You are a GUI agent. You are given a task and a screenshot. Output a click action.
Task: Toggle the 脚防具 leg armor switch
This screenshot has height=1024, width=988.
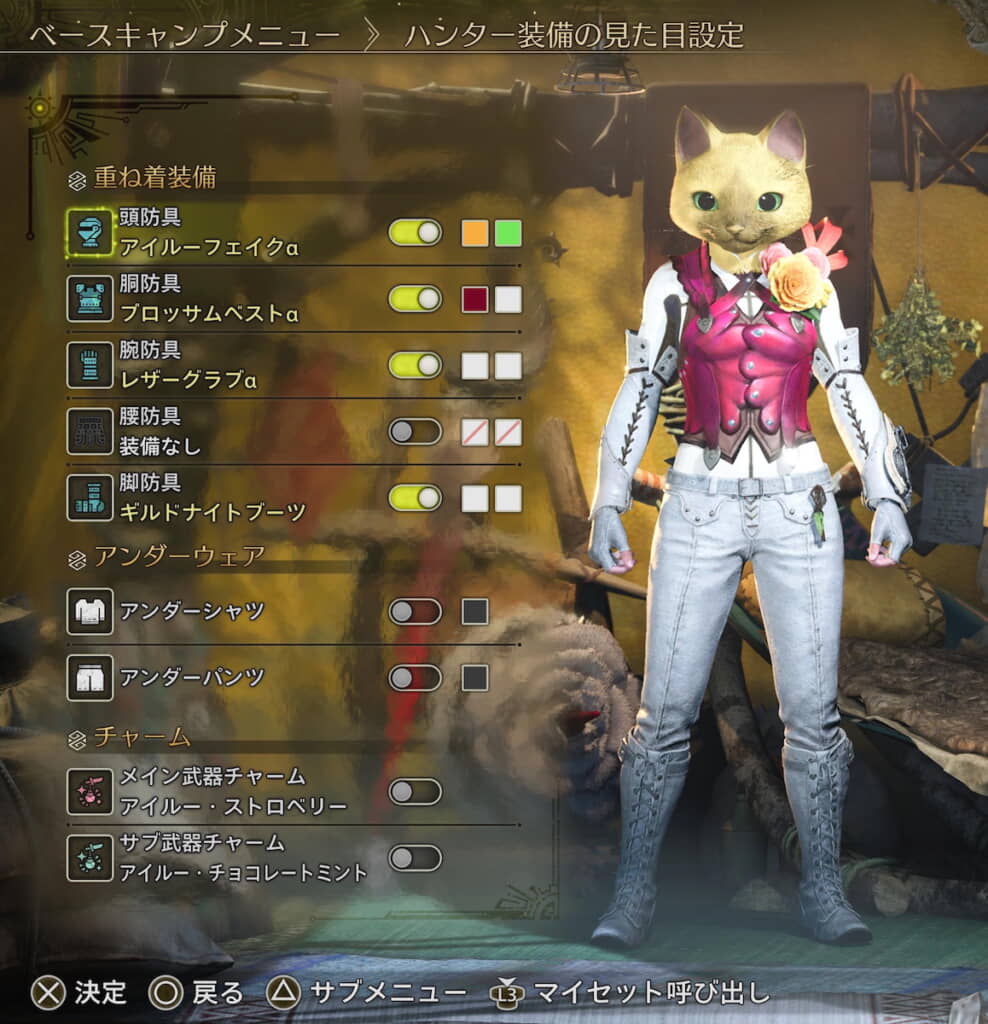[x=415, y=498]
